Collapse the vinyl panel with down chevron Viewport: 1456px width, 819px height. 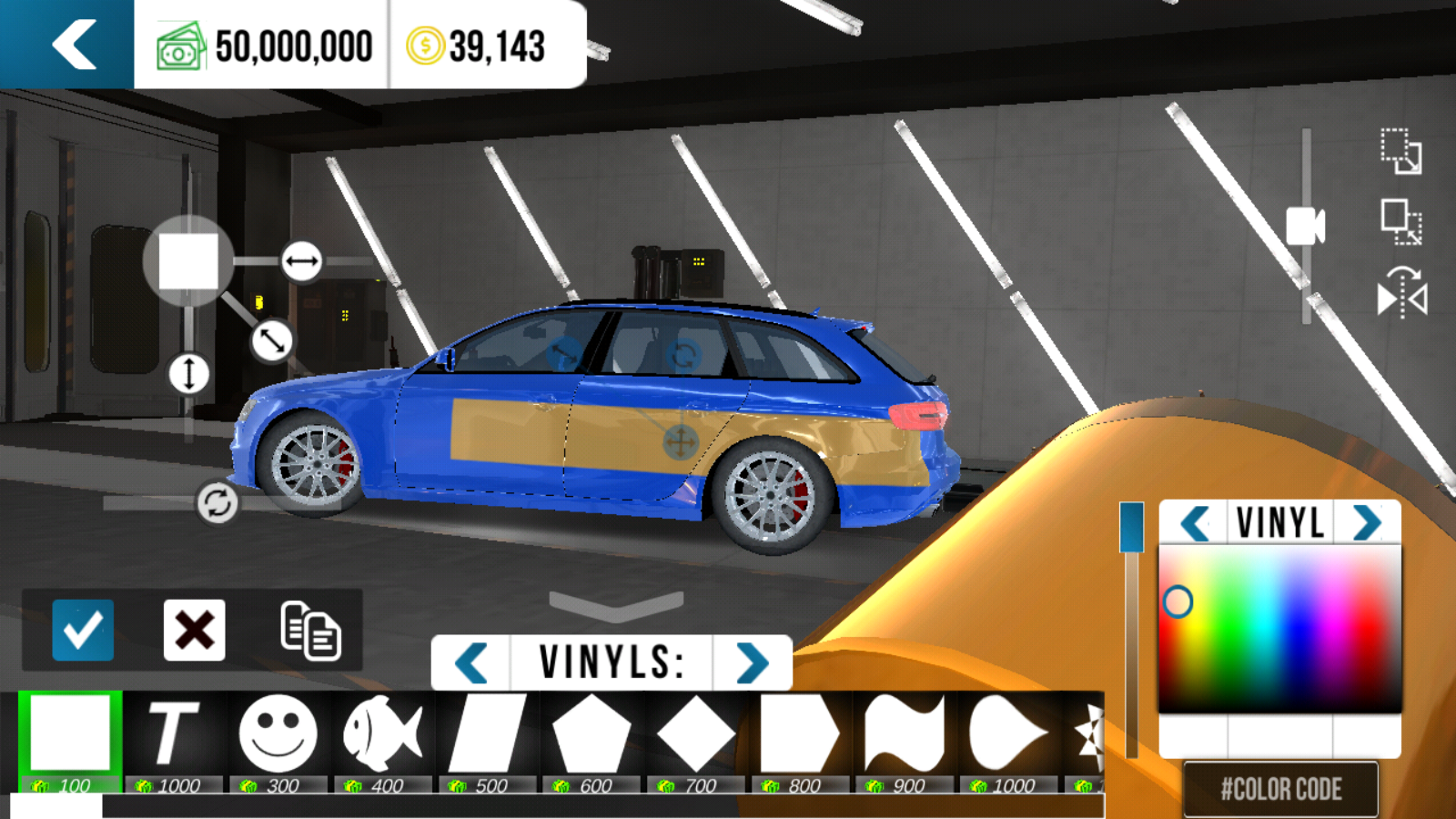tap(616, 604)
